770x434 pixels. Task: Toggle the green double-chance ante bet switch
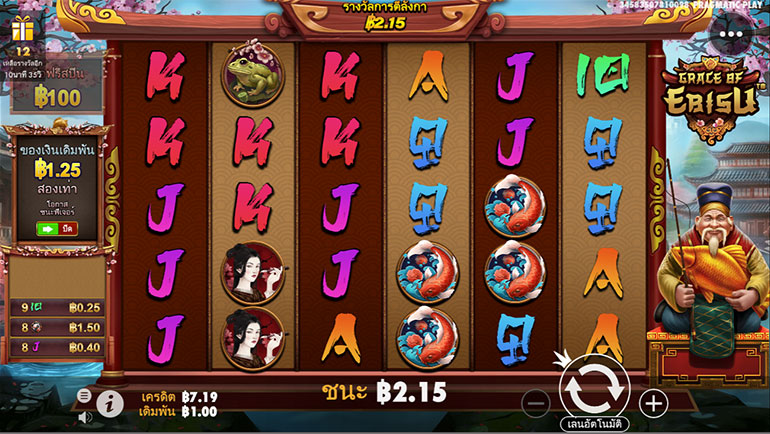click(48, 228)
